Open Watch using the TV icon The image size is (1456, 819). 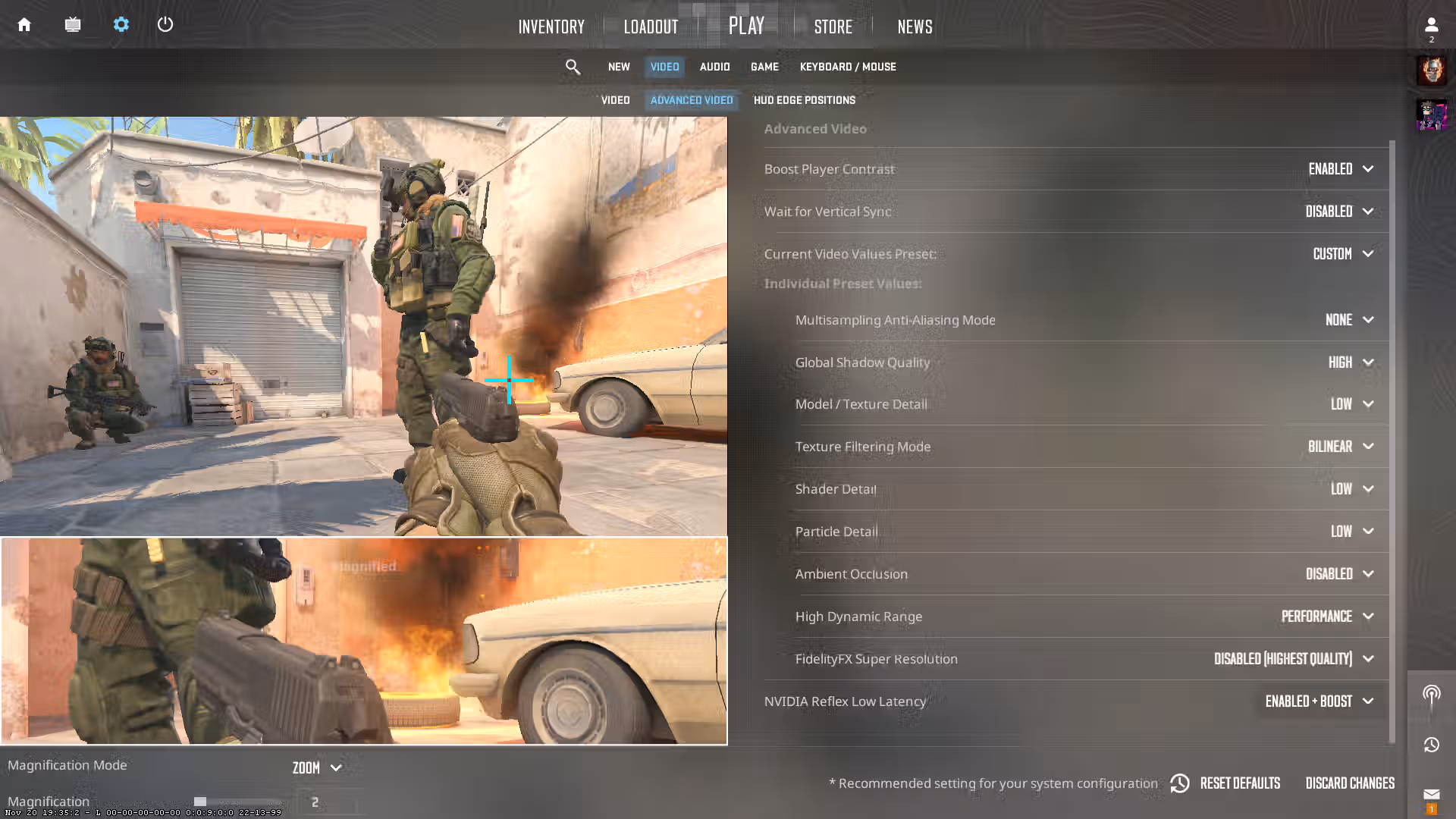pos(73,24)
